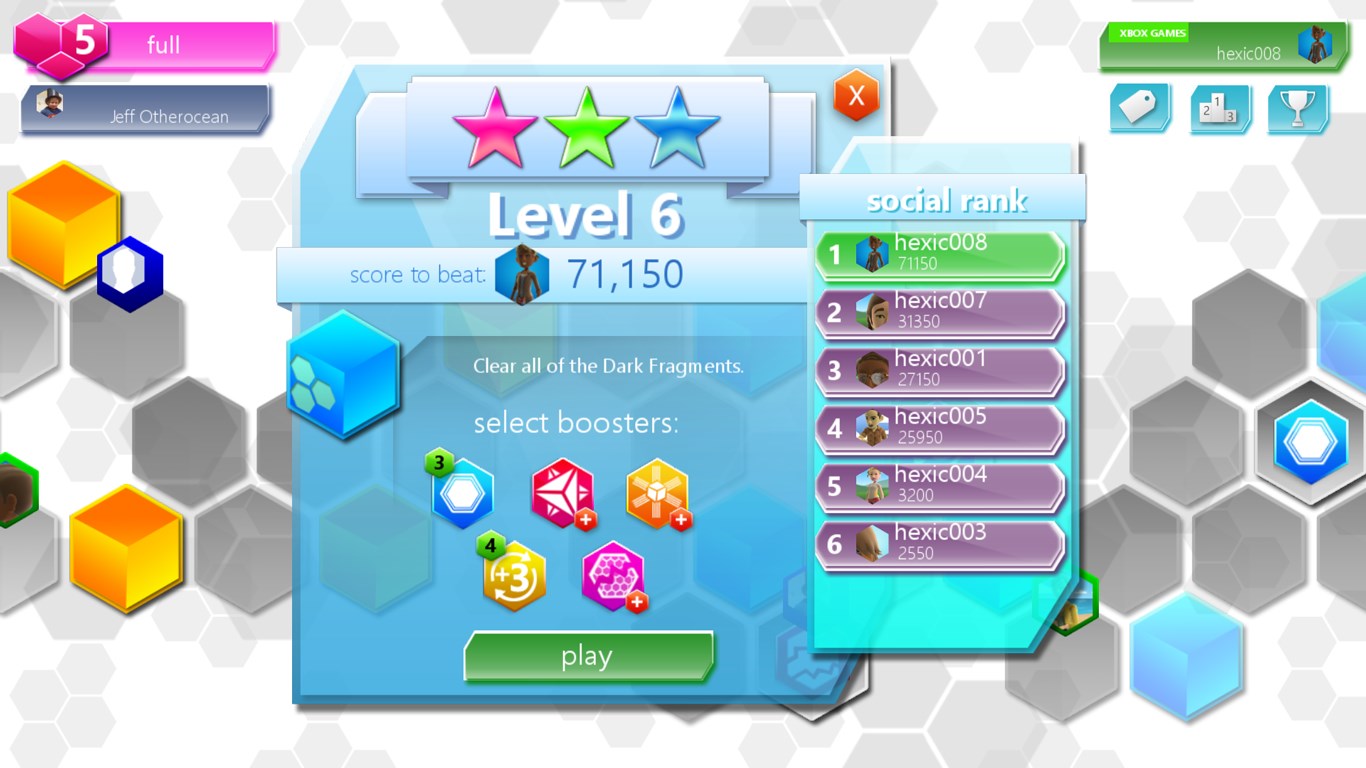Image resolution: width=1366 pixels, height=768 pixels.
Task: View achievements via the trophy icon
Action: 1297,107
